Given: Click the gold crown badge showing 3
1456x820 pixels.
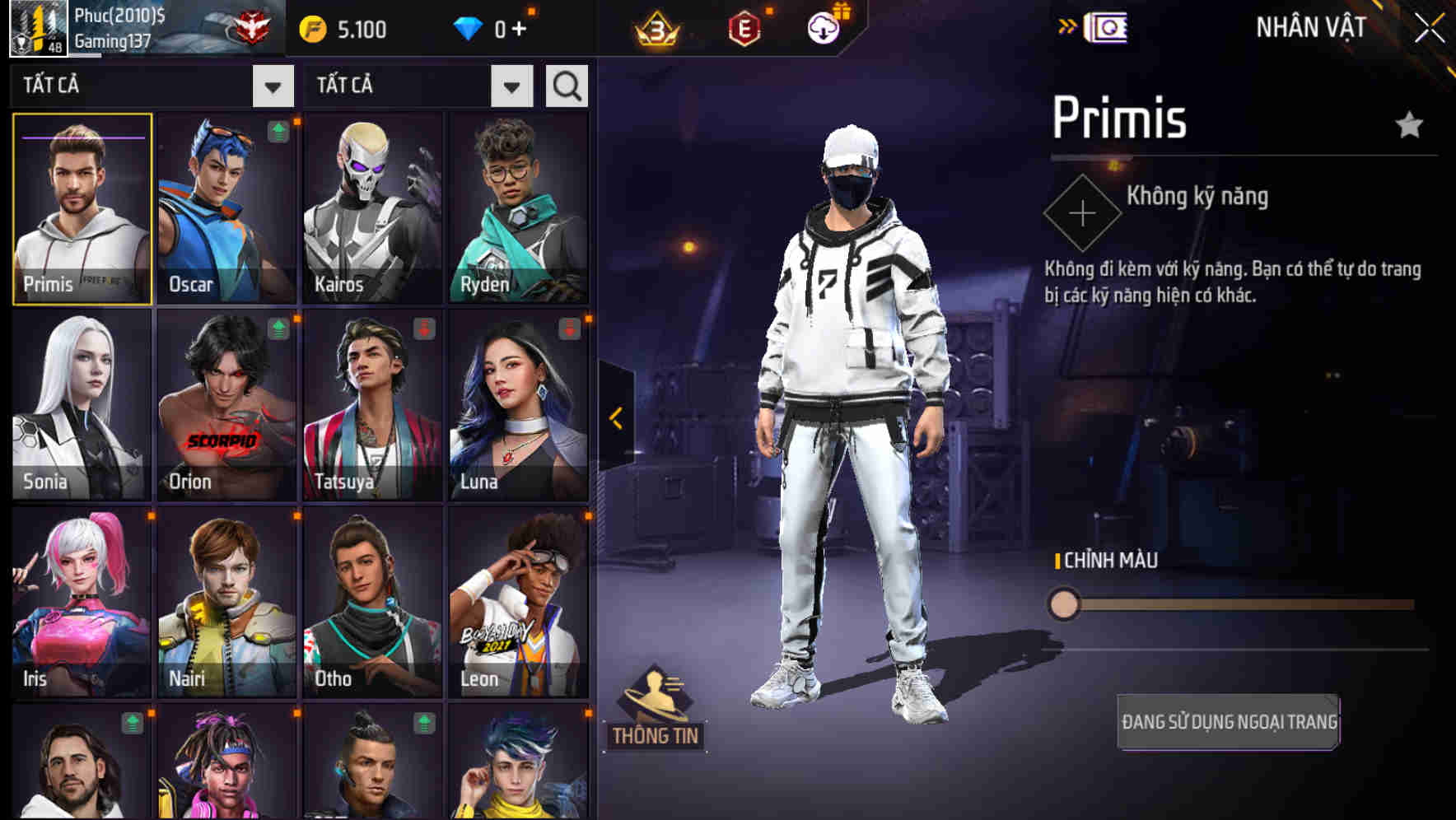Looking at the screenshot, I should 653,27.
